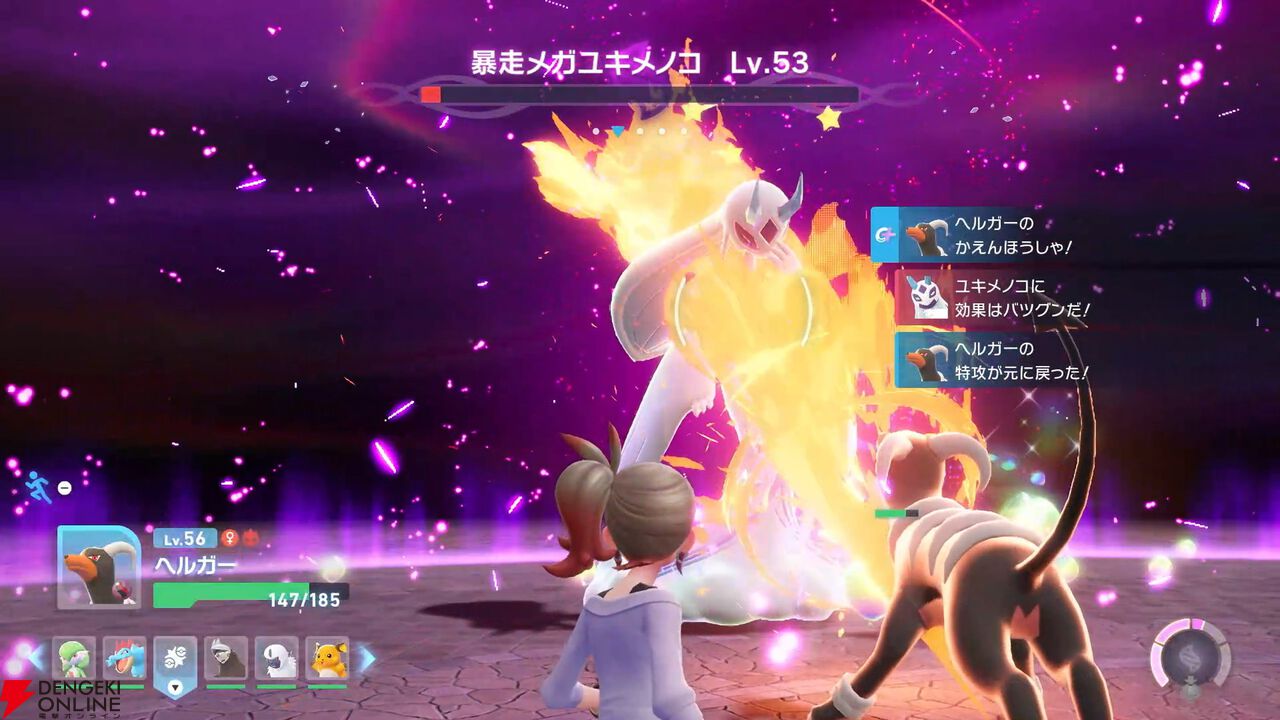This screenshot has height=720, width=1280.
Task: Click the running figure status icon
Action: pos(38,487)
